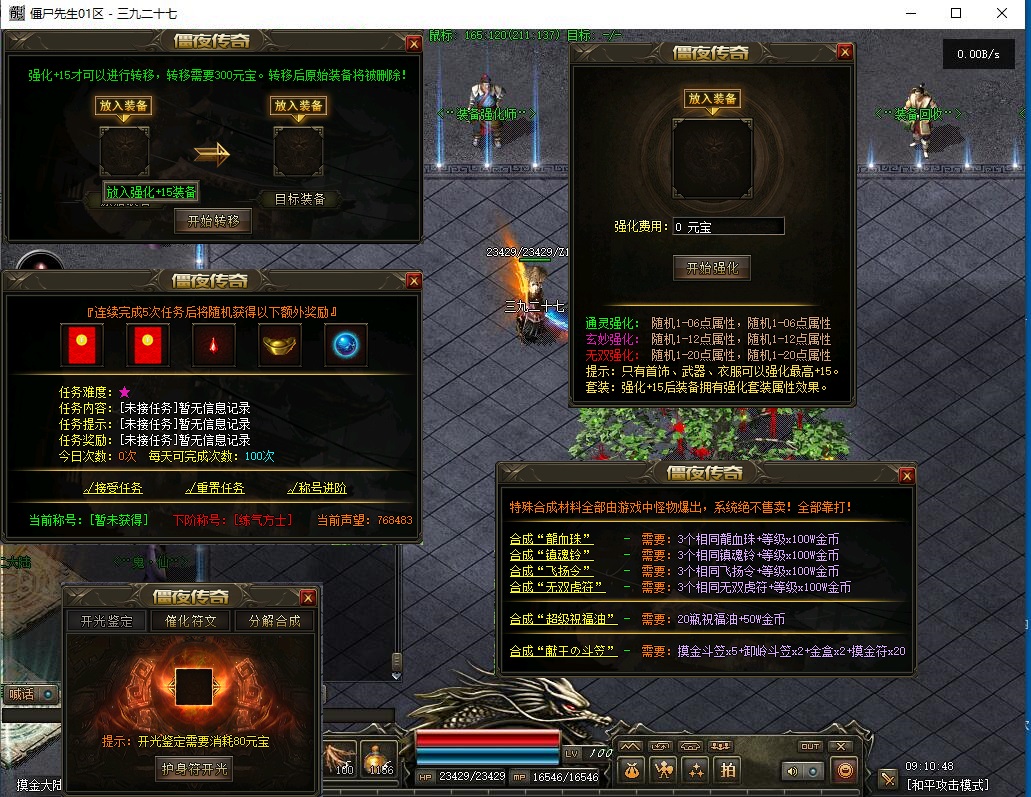Image resolution: width=1031 pixels, height=797 pixels.
Task: Click the 护身符开光 button
Action: pos(194,768)
